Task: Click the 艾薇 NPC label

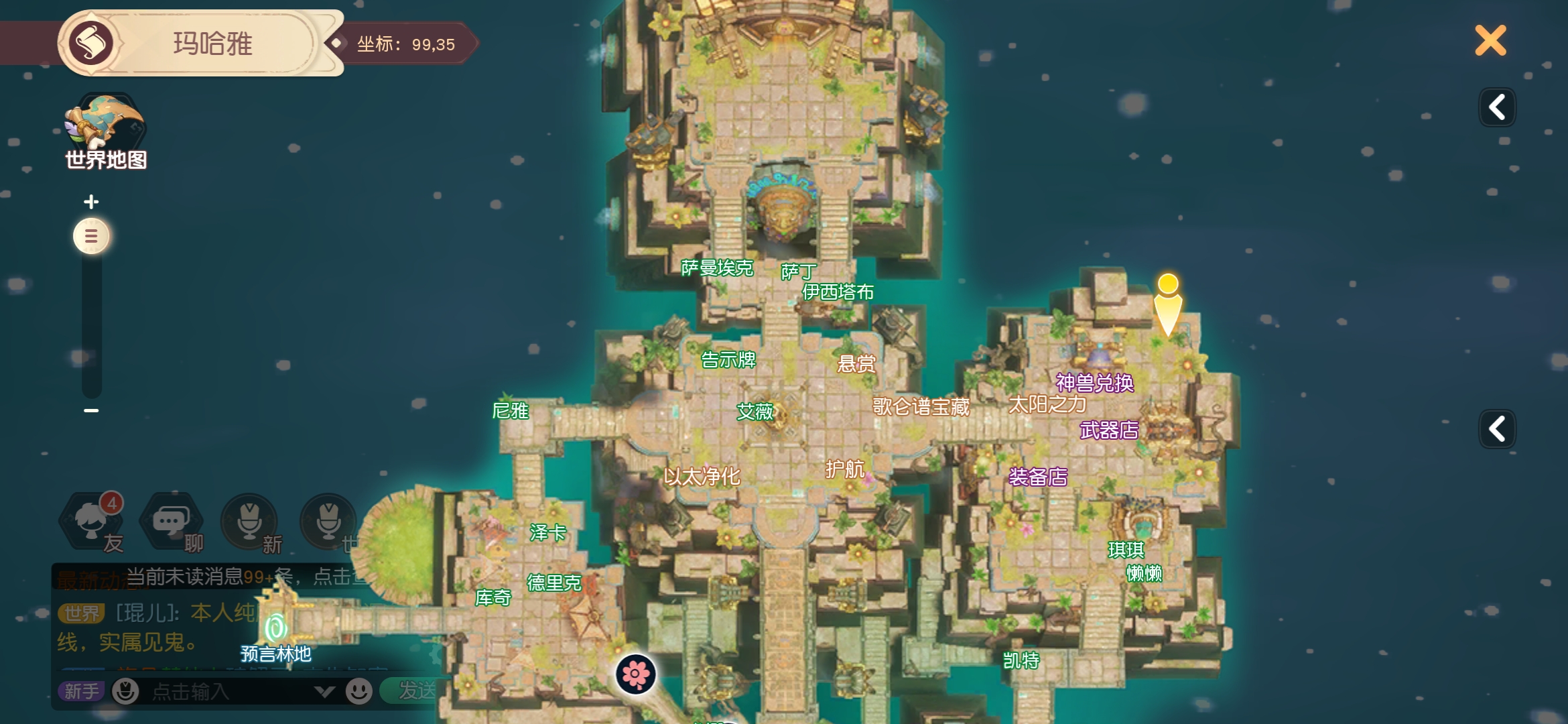Action: [x=755, y=411]
